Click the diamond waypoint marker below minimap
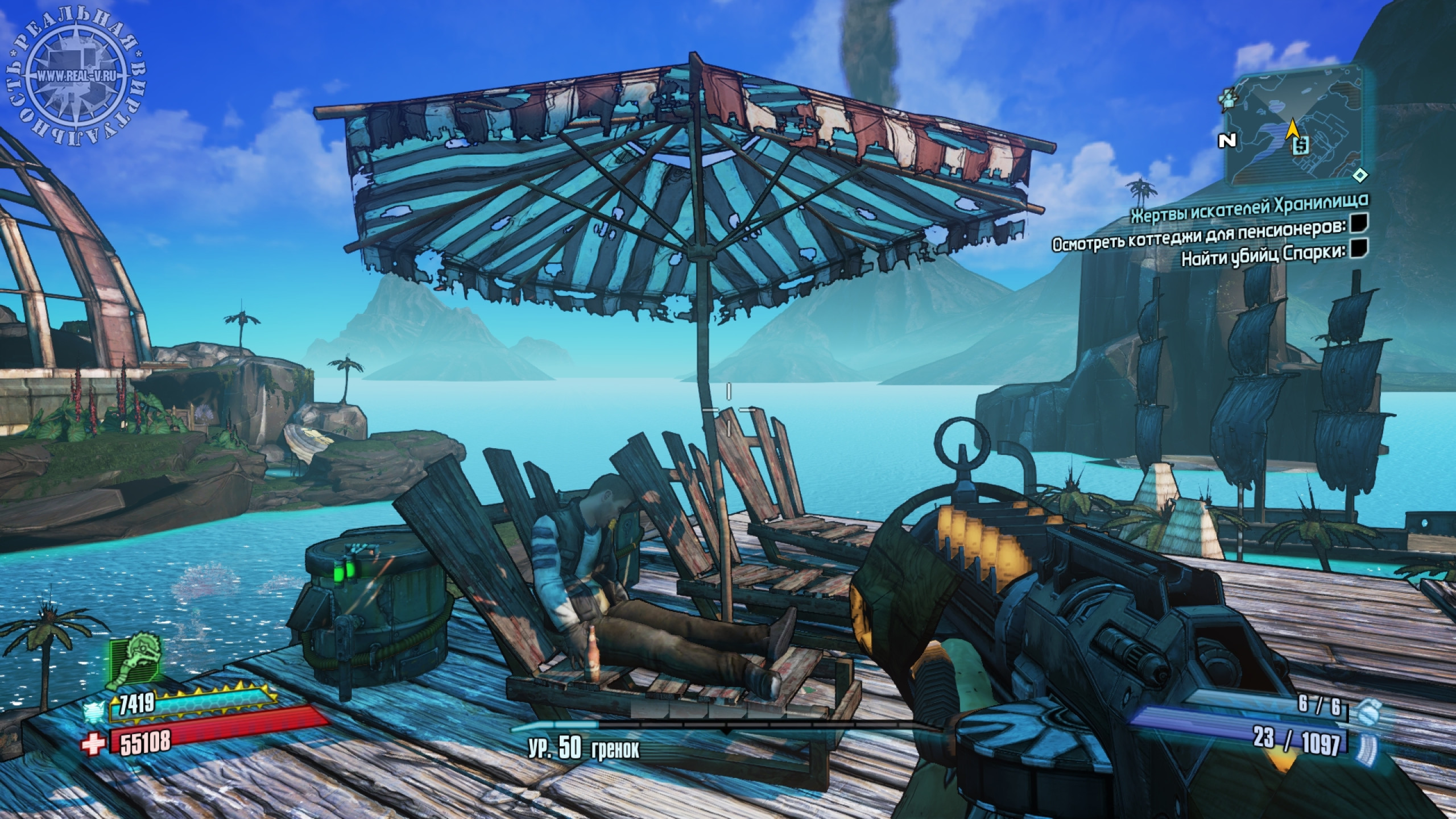Image resolution: width=1456 pixels, height=819 pixels. 1359,175
